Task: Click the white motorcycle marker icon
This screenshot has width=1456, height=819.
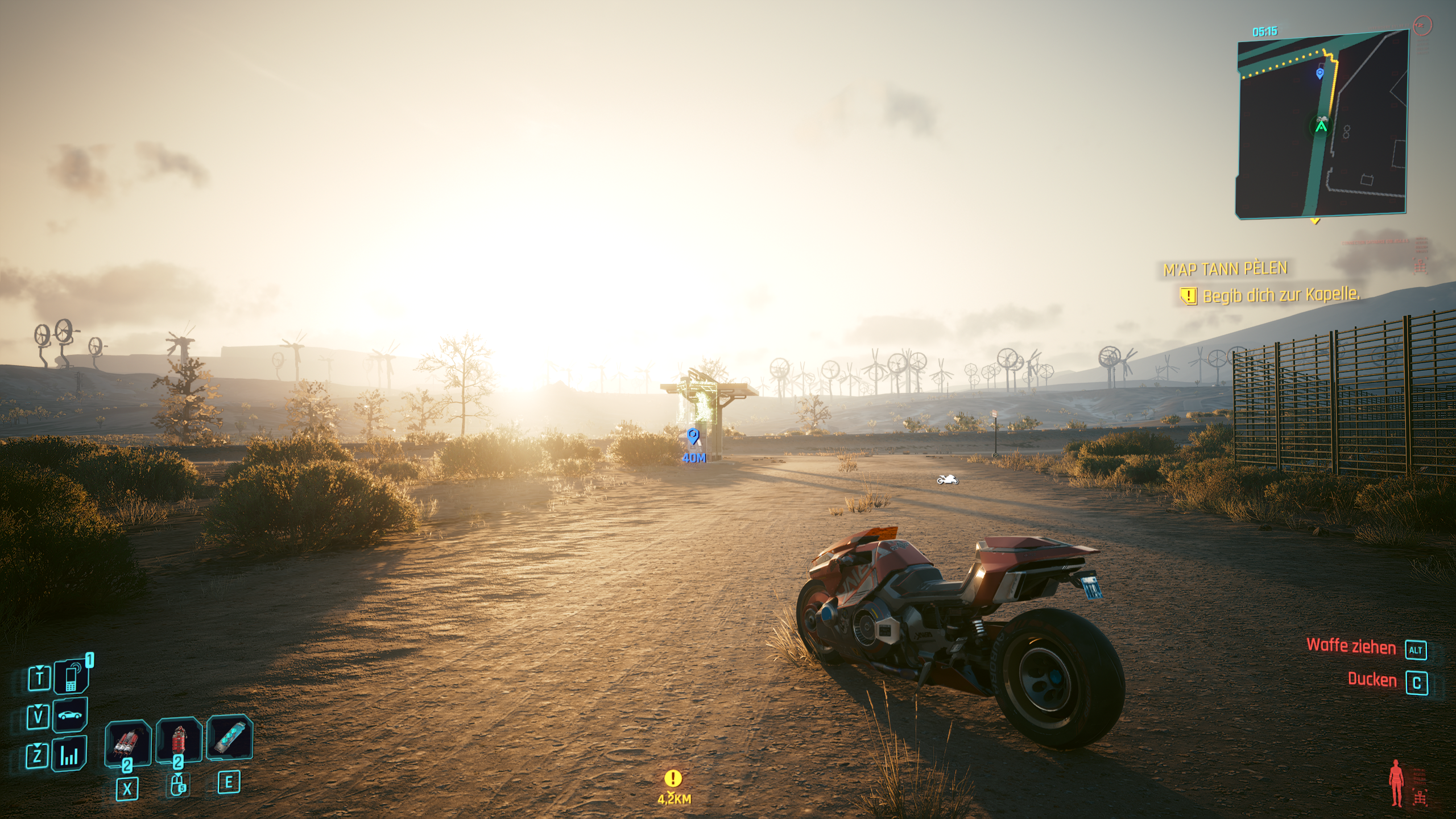Action: point(947,480)
